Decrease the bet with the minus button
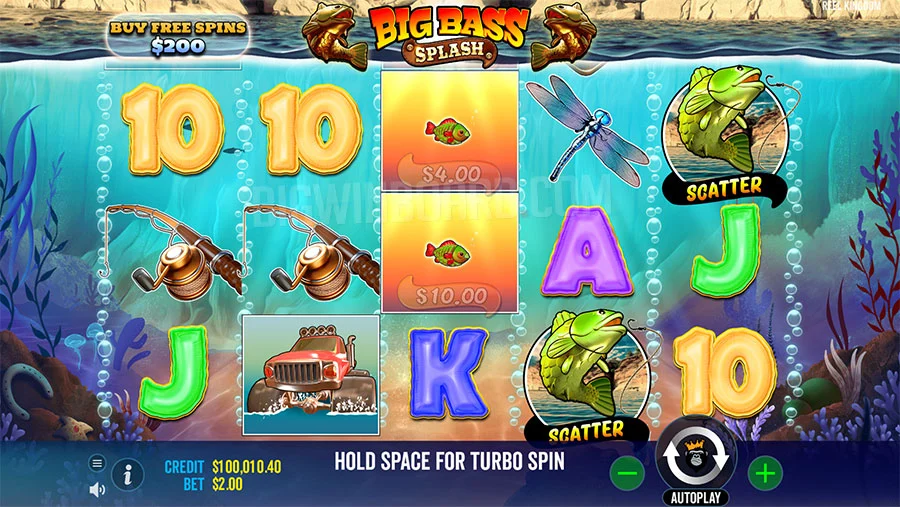The image size is (900, 507). pyautogui.click(x=627, y=473)
